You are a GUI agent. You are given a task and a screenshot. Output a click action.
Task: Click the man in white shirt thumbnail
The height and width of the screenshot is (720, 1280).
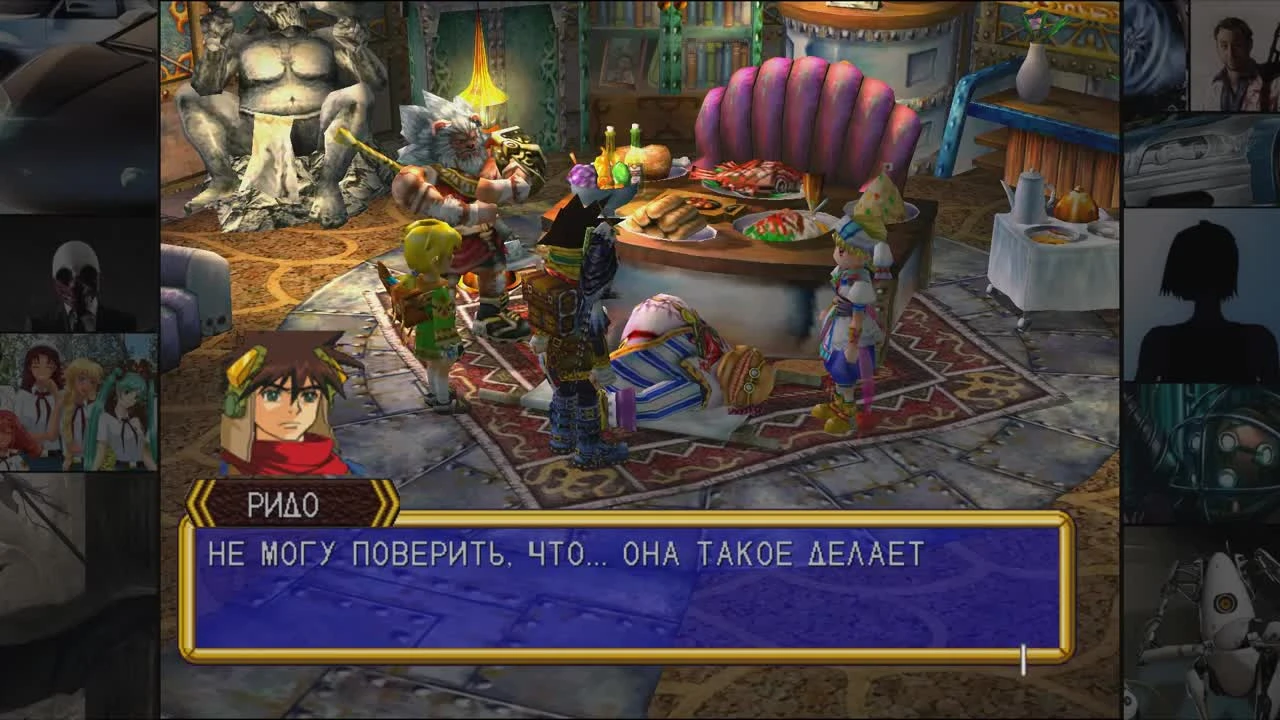point(1230,50)
